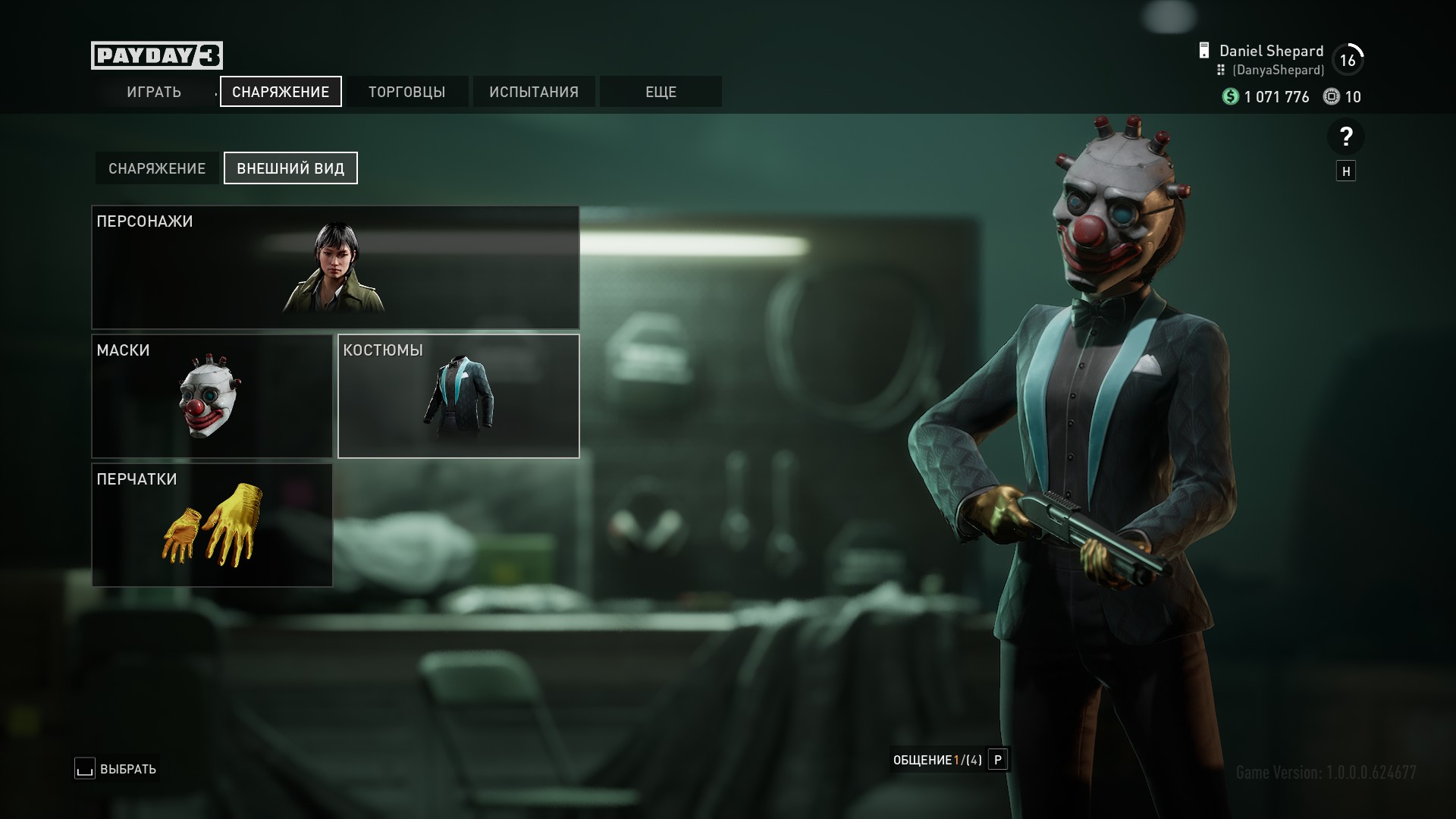Viewport: 1456px width, 819px height.
Task: Open the Daniel Shepard player profile
Action: pos(1271,52)
